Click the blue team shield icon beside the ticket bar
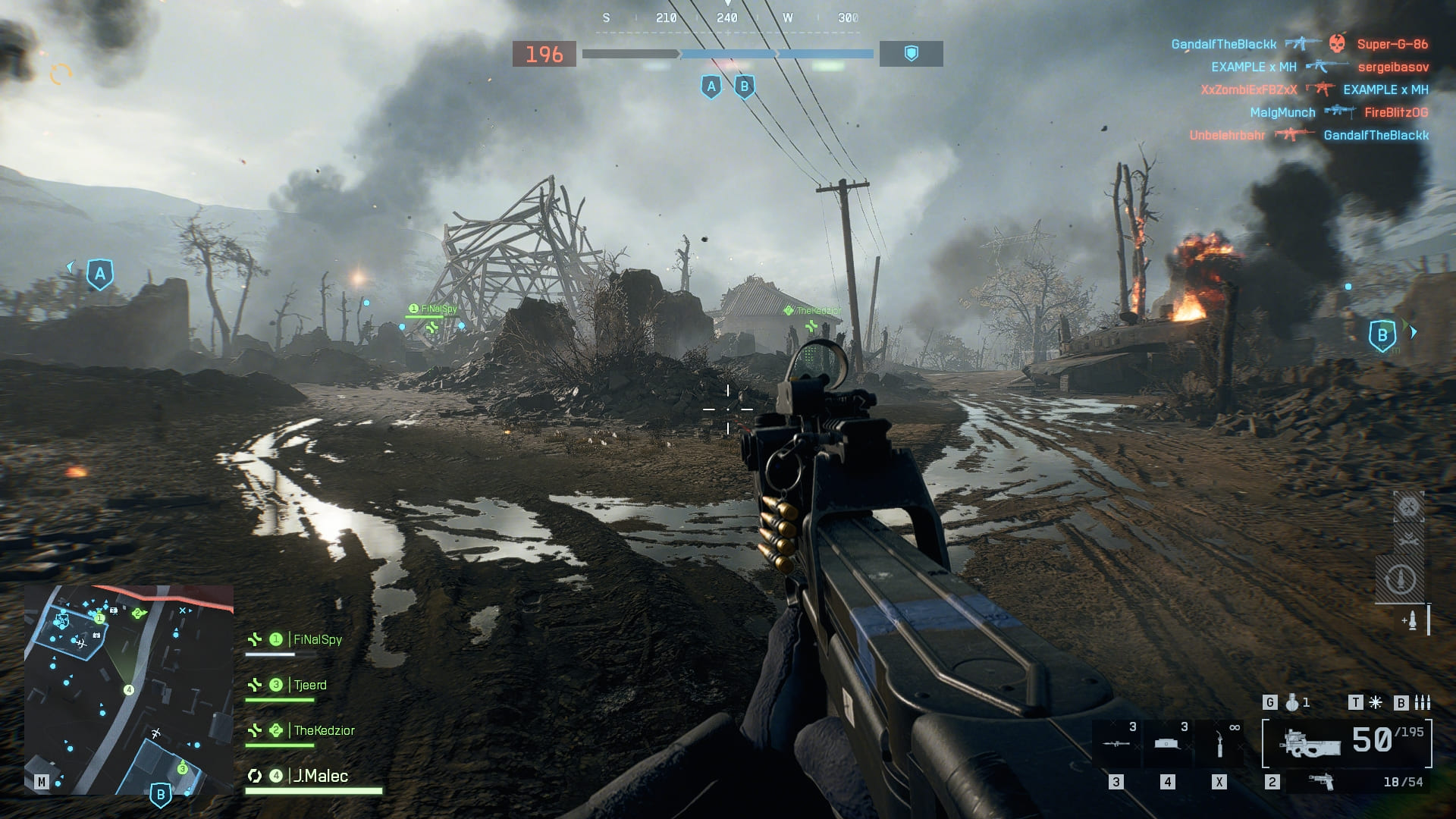Viewport: 1456px width, 819px height. point(911,54)
